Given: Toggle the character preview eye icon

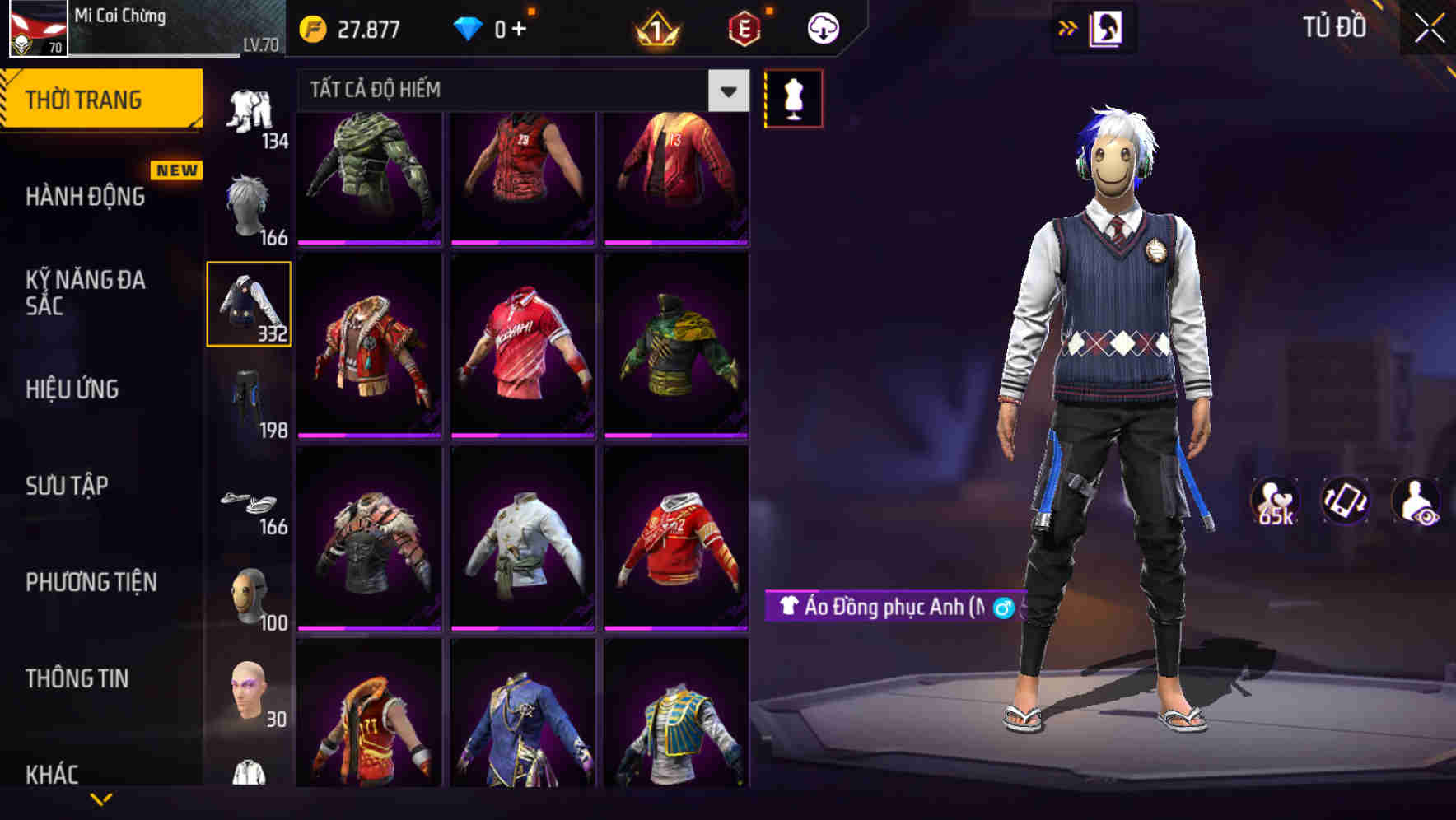Looking at the screenshot, I should [x=1415, y=506].
